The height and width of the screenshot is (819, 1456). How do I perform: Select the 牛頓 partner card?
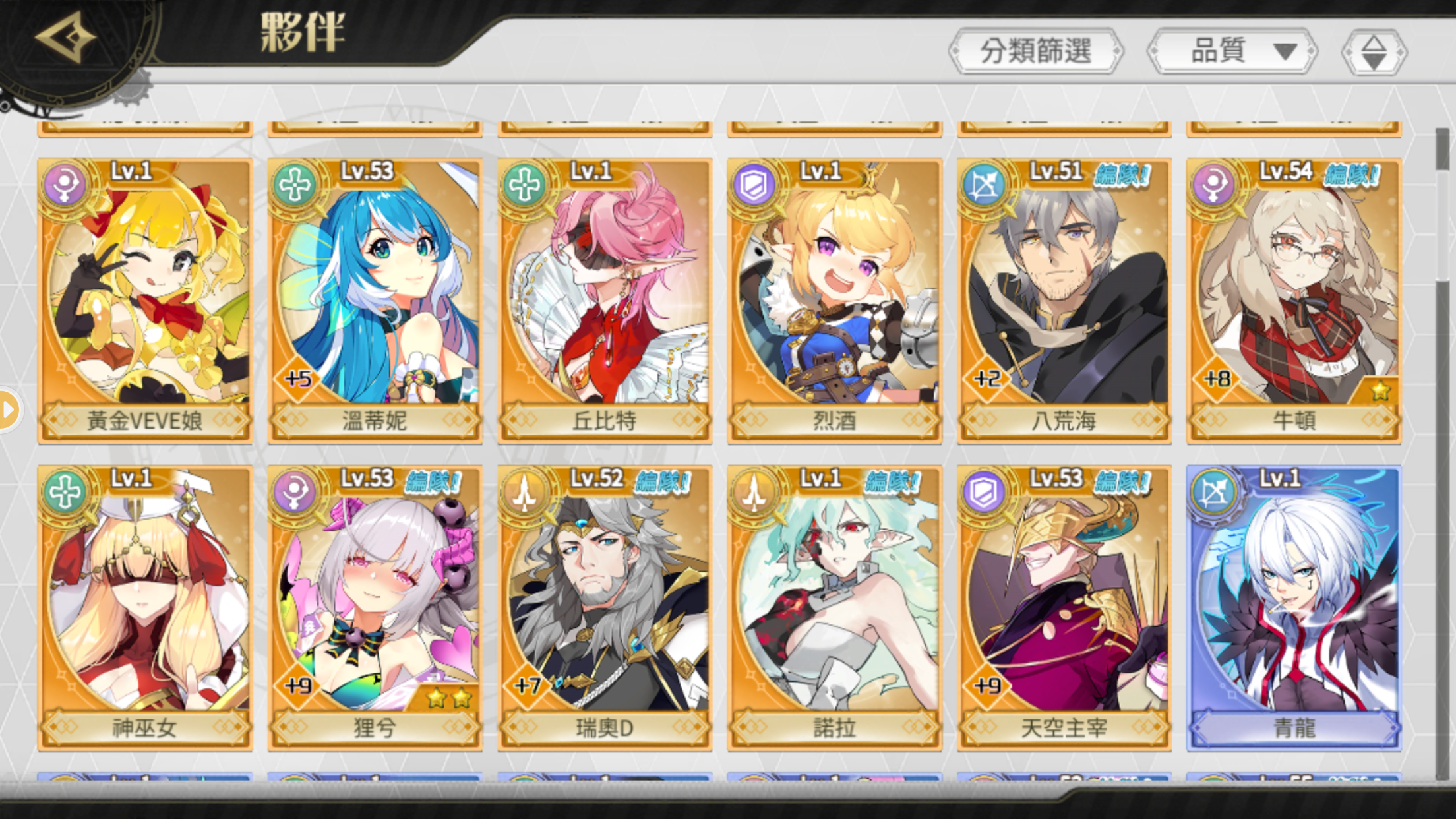tap(1294, 300)
